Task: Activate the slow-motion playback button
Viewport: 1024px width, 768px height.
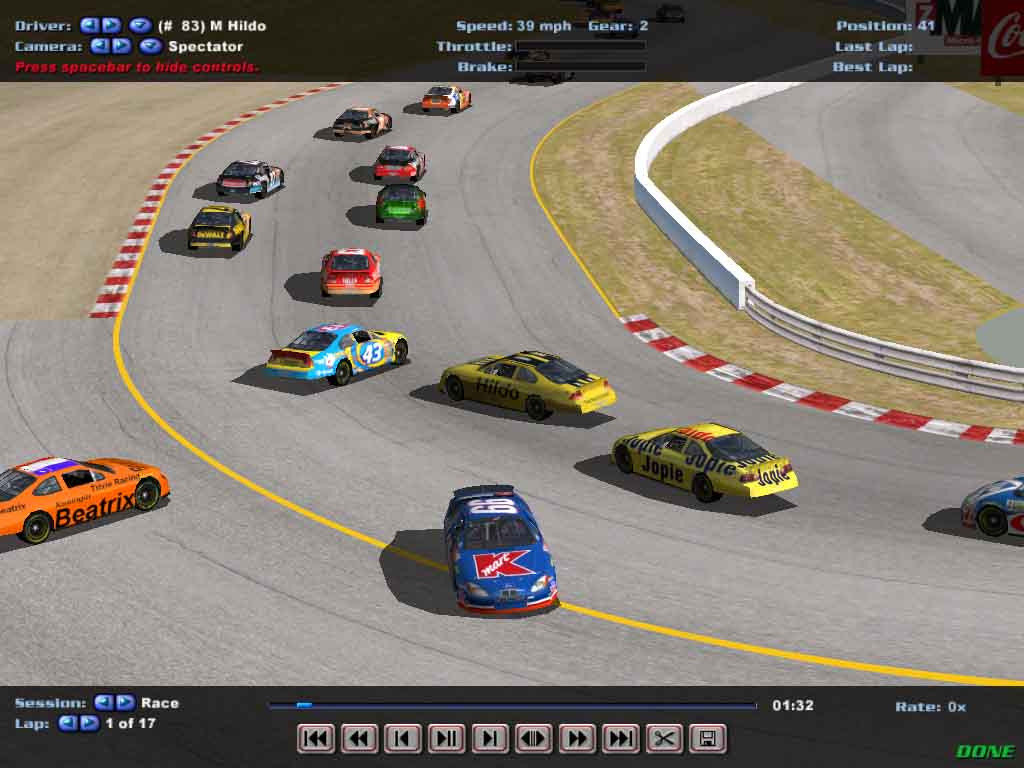Action: tap(533, 739)
